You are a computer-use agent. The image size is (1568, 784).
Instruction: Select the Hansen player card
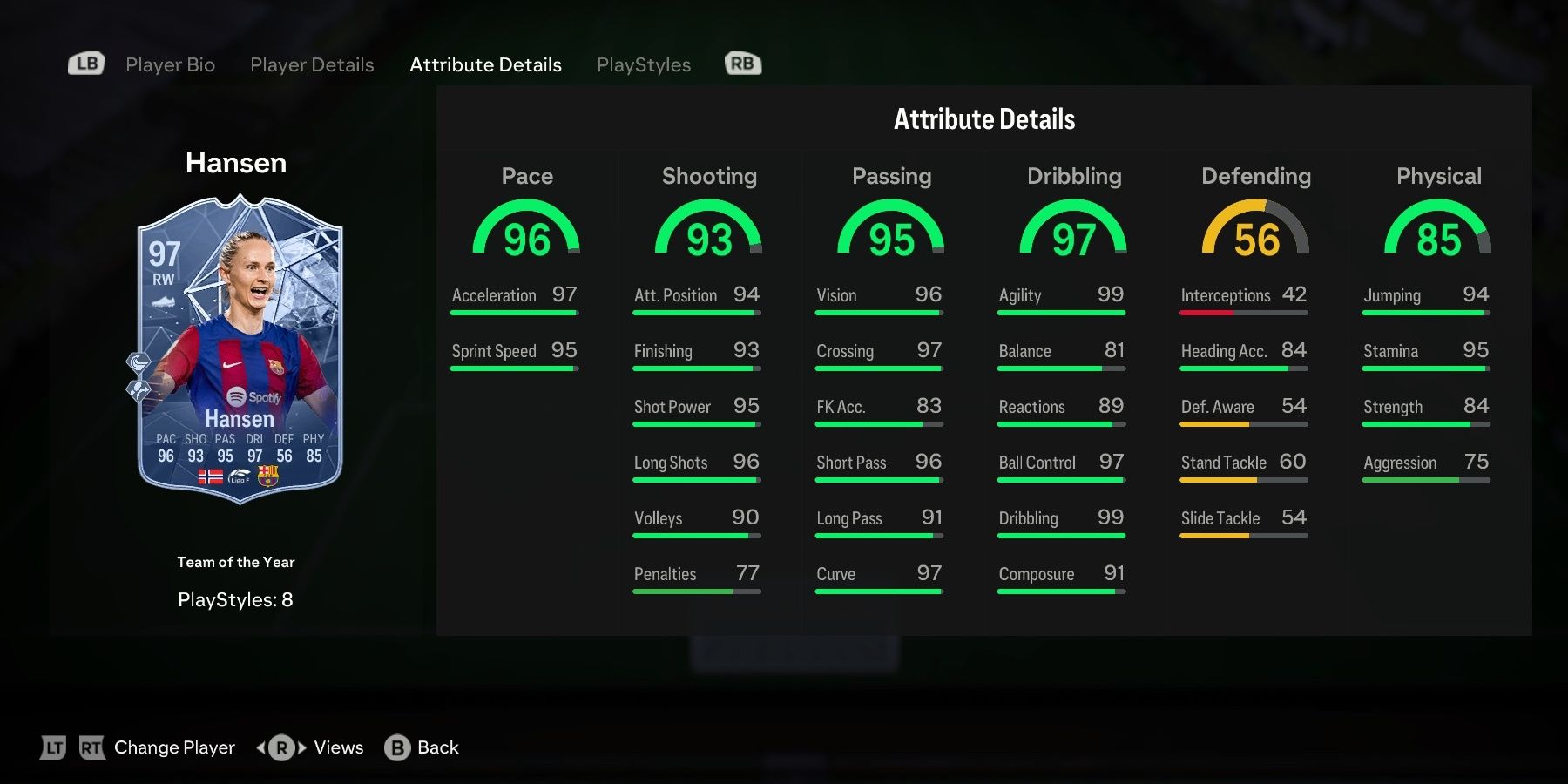(237, 340)
